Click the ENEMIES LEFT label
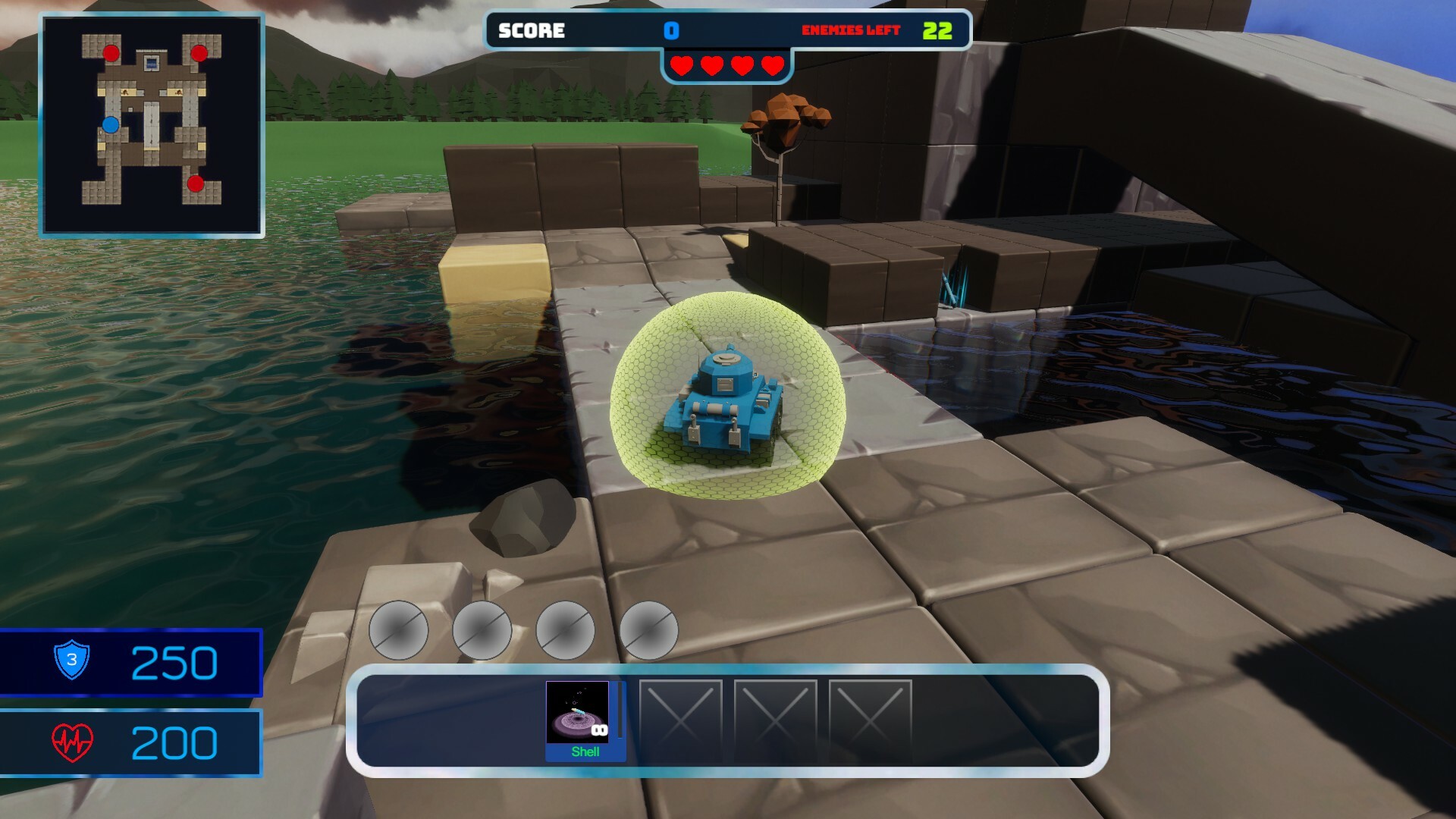 [851, 31]
